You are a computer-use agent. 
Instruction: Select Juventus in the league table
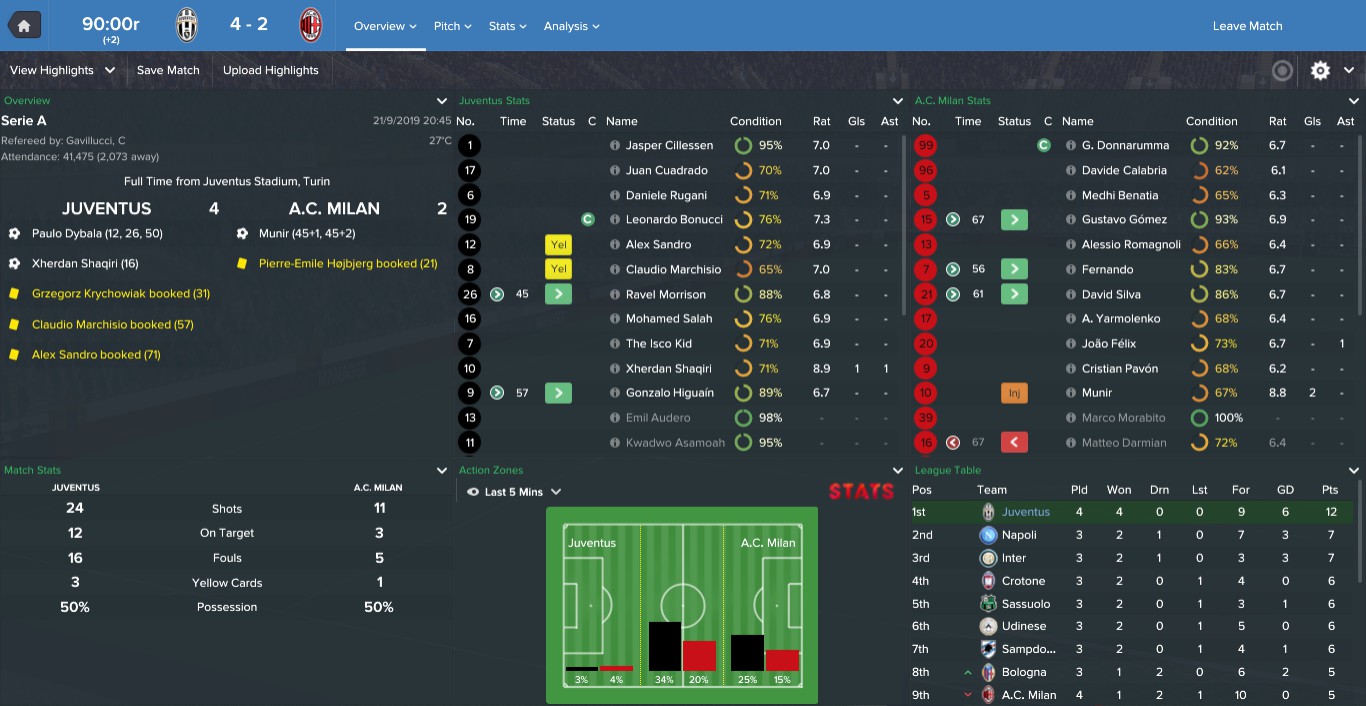point(1025,512)
